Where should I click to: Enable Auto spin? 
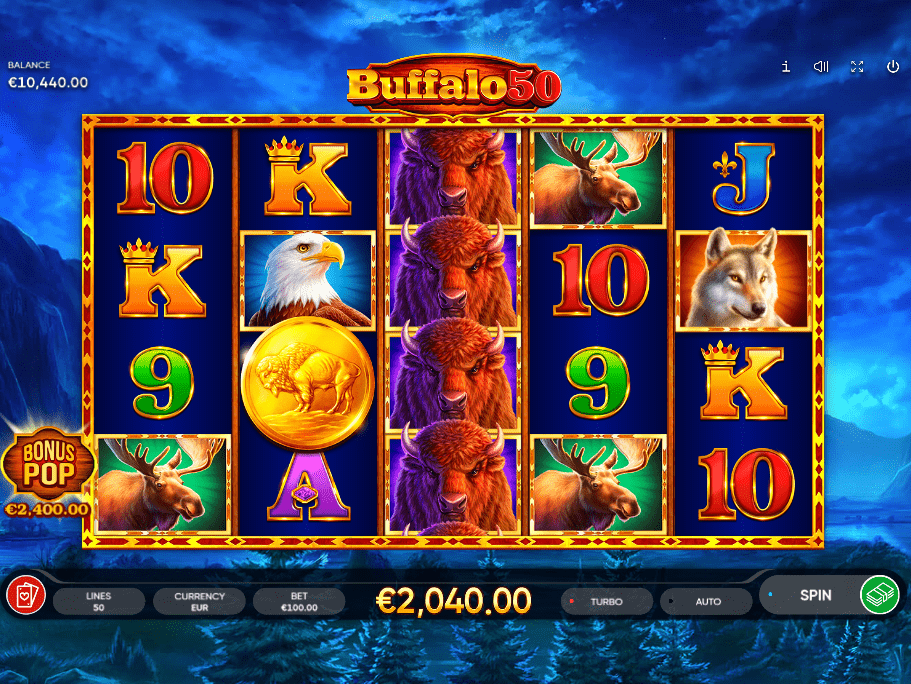(x=707, y=602)
